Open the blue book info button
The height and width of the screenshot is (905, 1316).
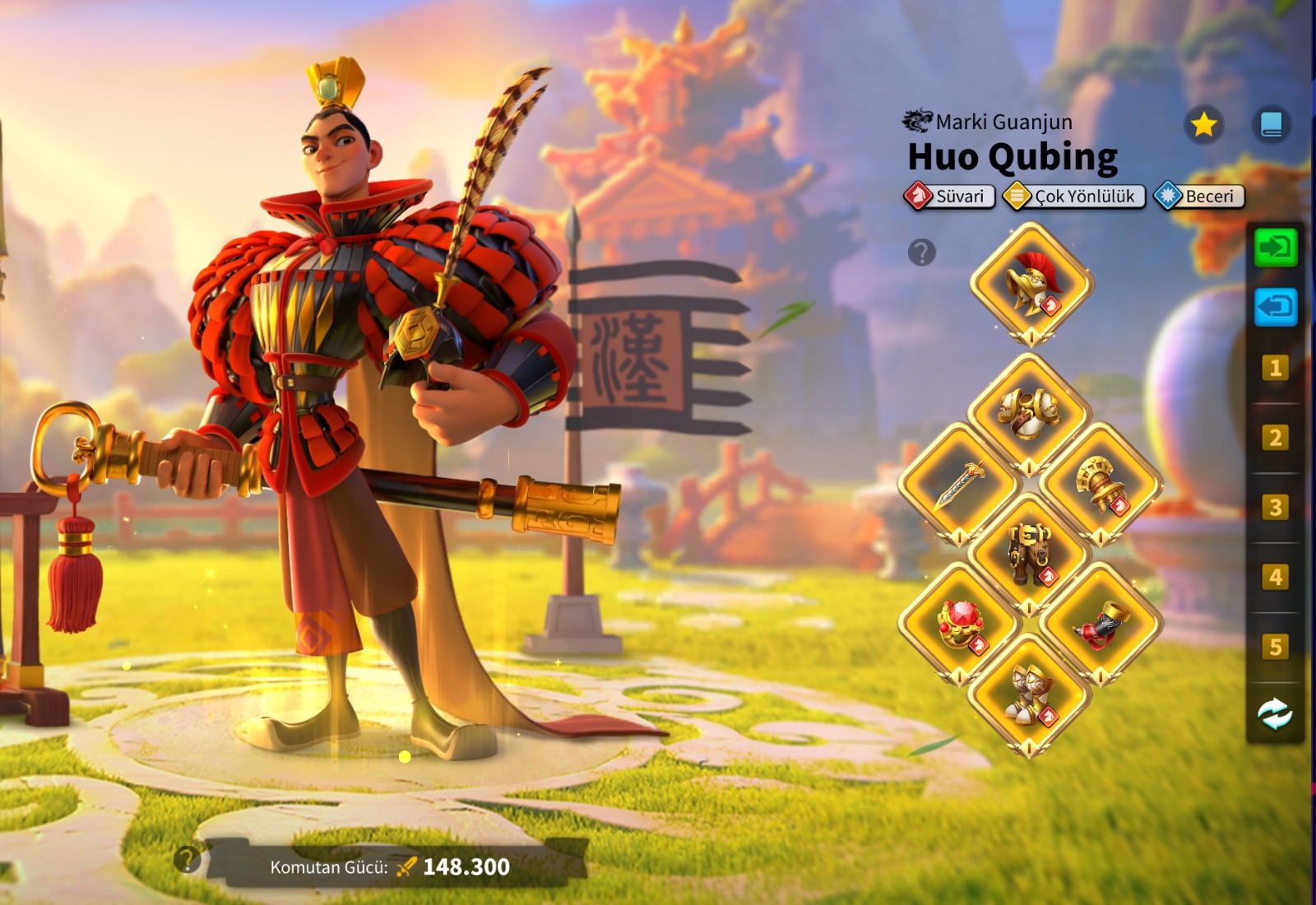(x=1272, y=125)
